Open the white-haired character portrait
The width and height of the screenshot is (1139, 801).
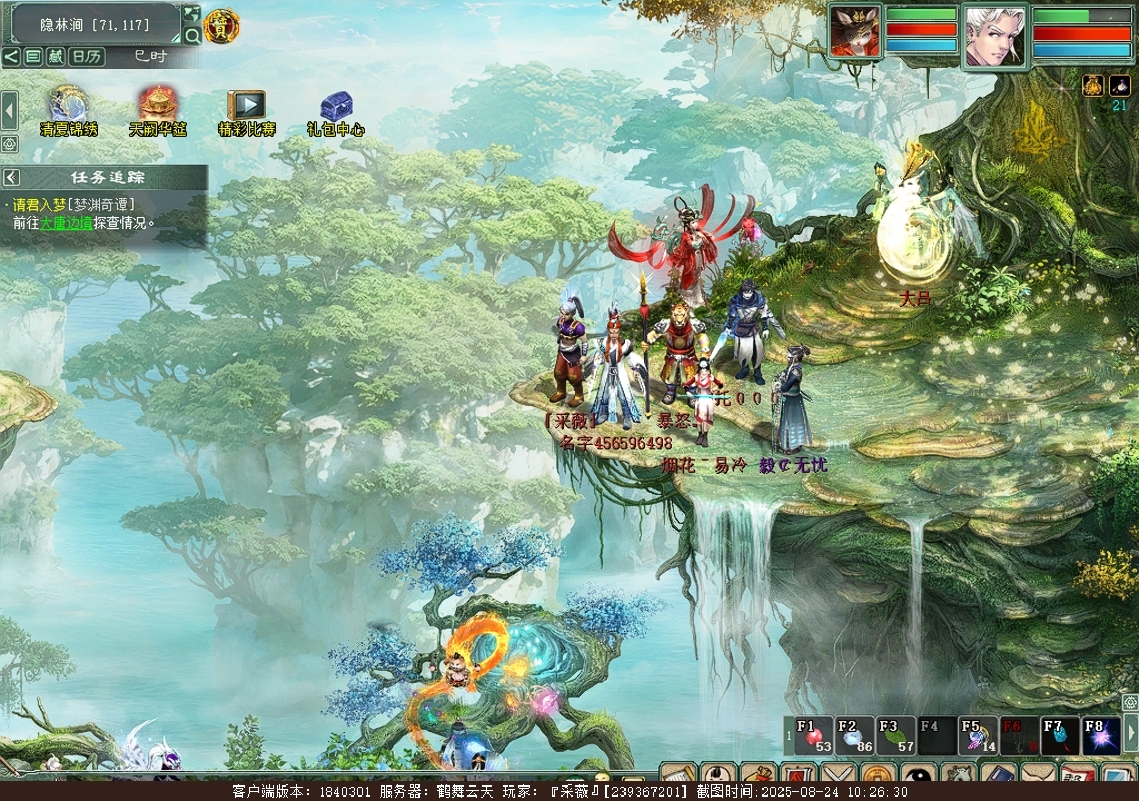tap(995, 35)
